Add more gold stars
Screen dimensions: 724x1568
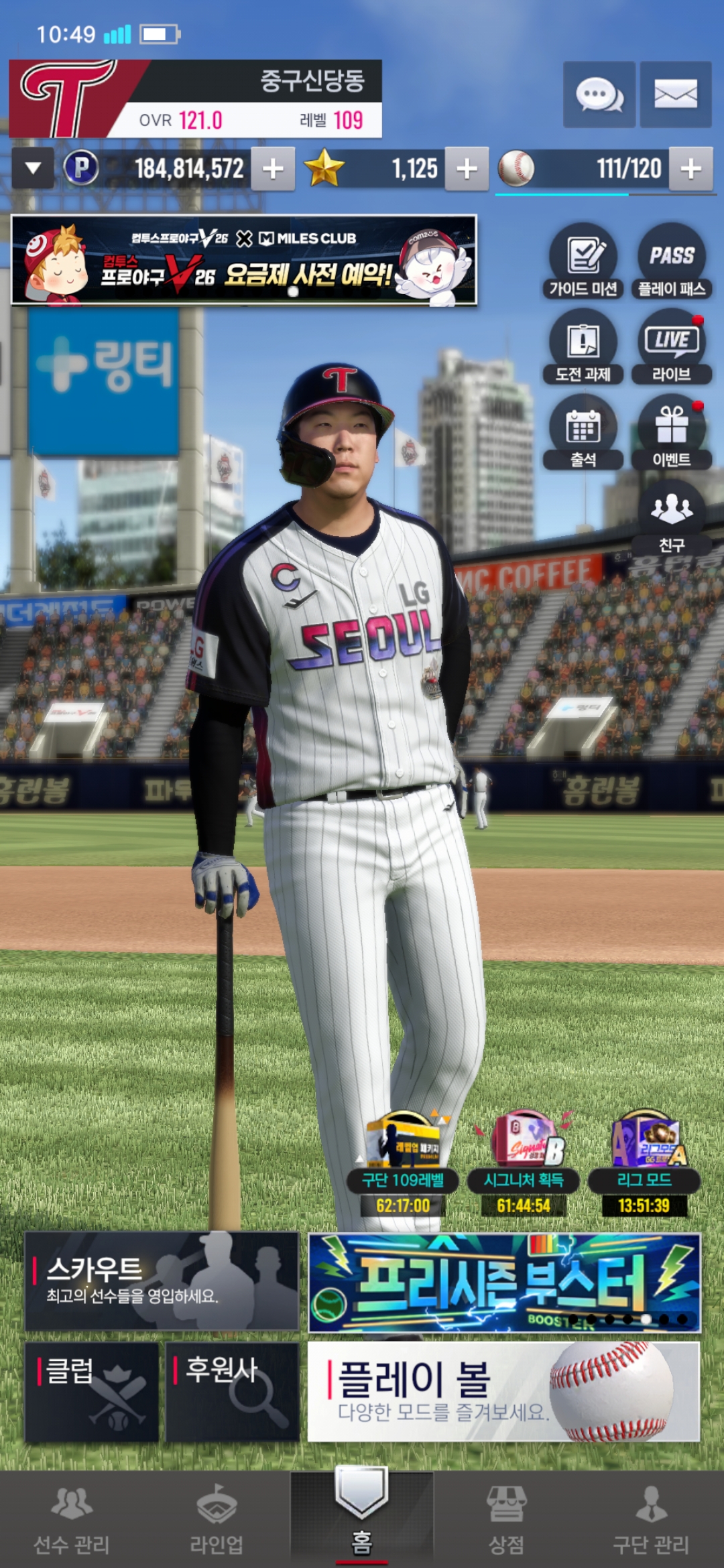click(467, 169)
